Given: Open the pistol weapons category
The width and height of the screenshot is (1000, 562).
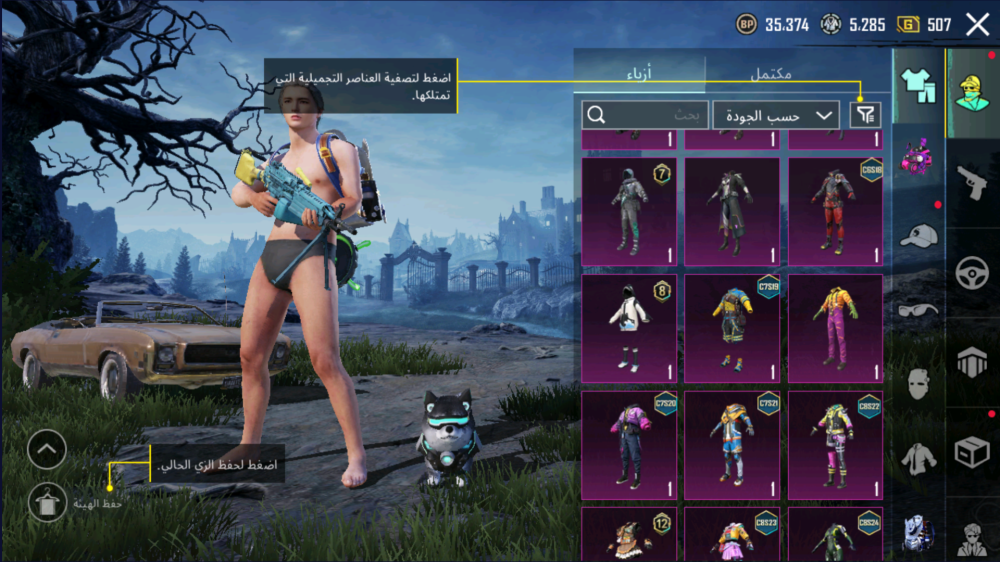Looking at the screenshot, I should (972, 182).
